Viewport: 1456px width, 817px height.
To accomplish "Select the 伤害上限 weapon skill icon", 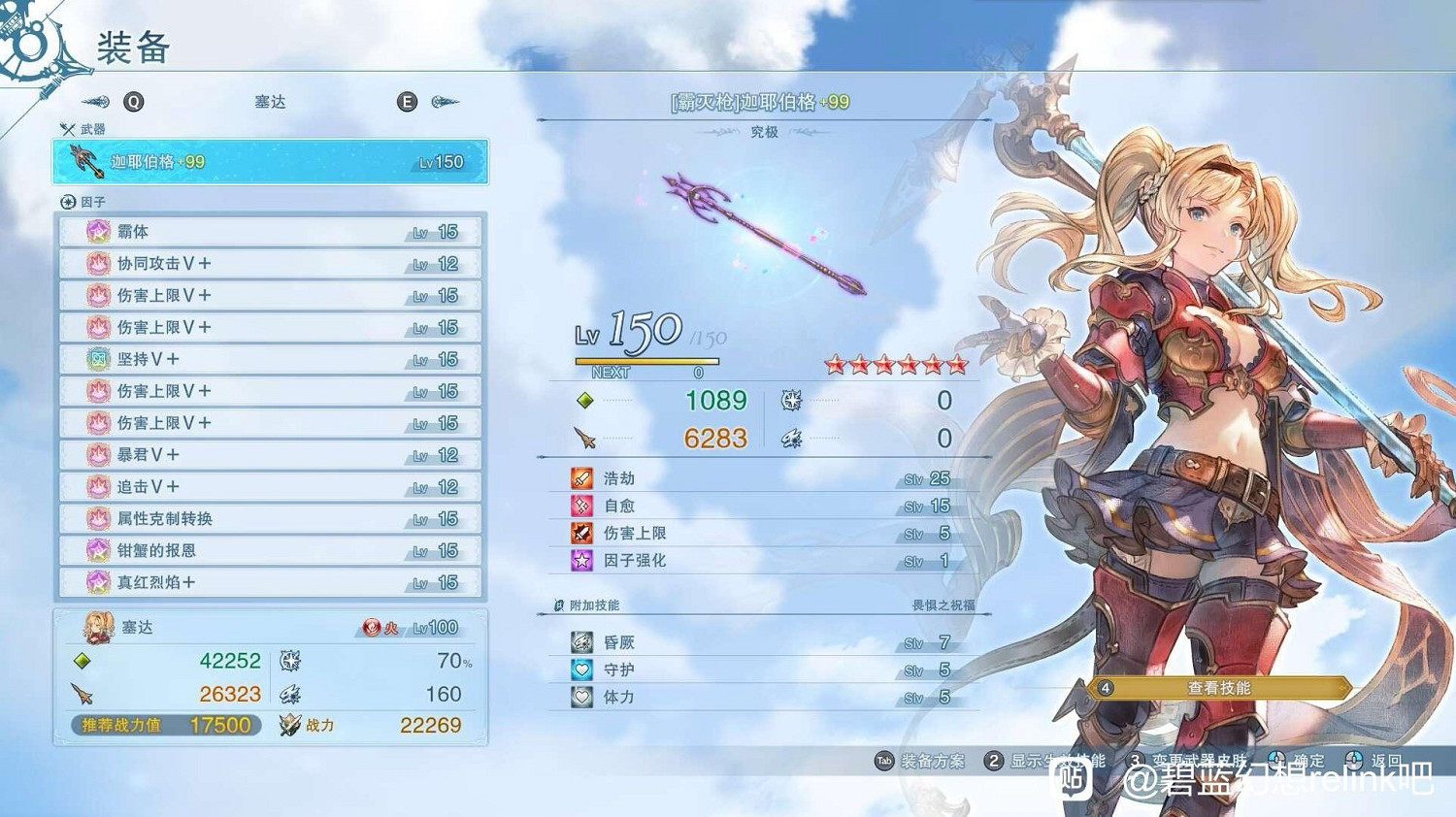I will click(x=582, y=533).
